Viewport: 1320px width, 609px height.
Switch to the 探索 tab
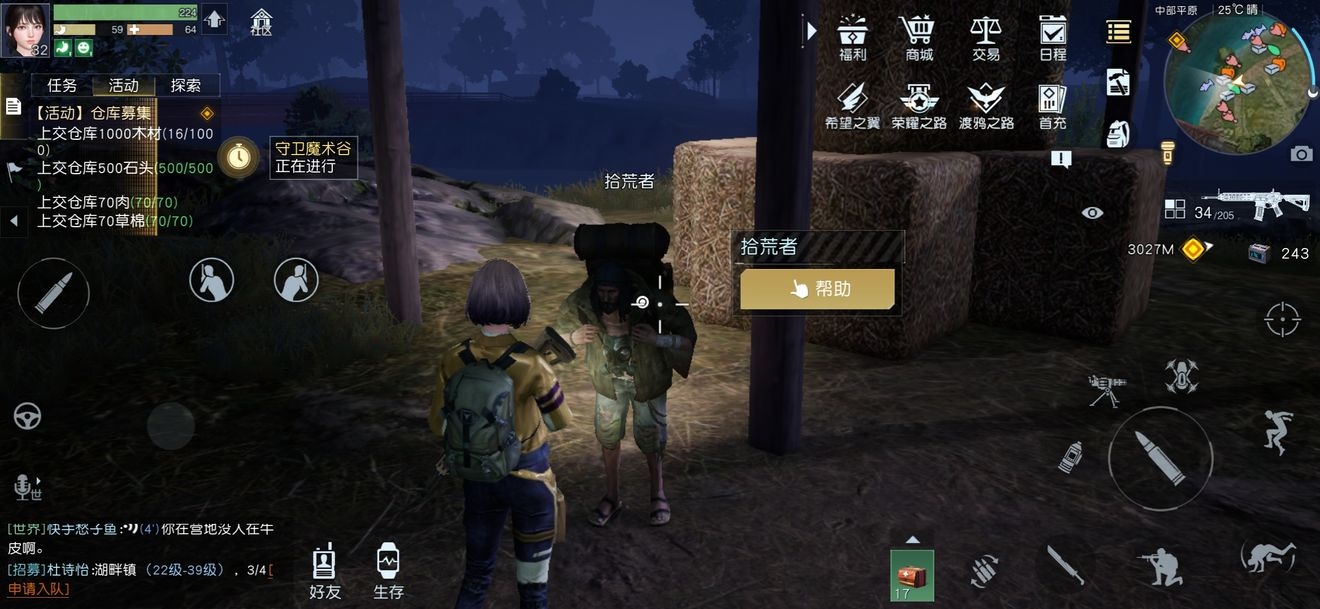pos(186,86)
